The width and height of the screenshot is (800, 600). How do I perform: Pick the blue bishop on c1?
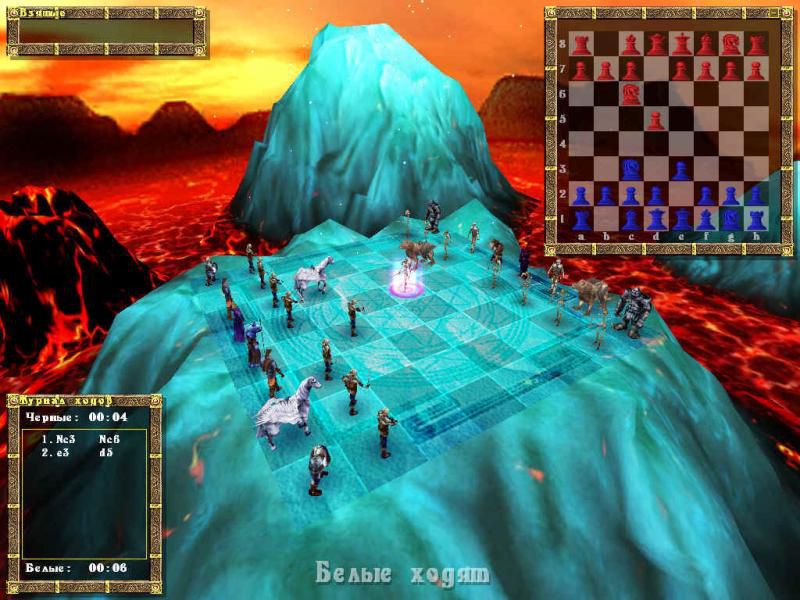tap(631, 219)
